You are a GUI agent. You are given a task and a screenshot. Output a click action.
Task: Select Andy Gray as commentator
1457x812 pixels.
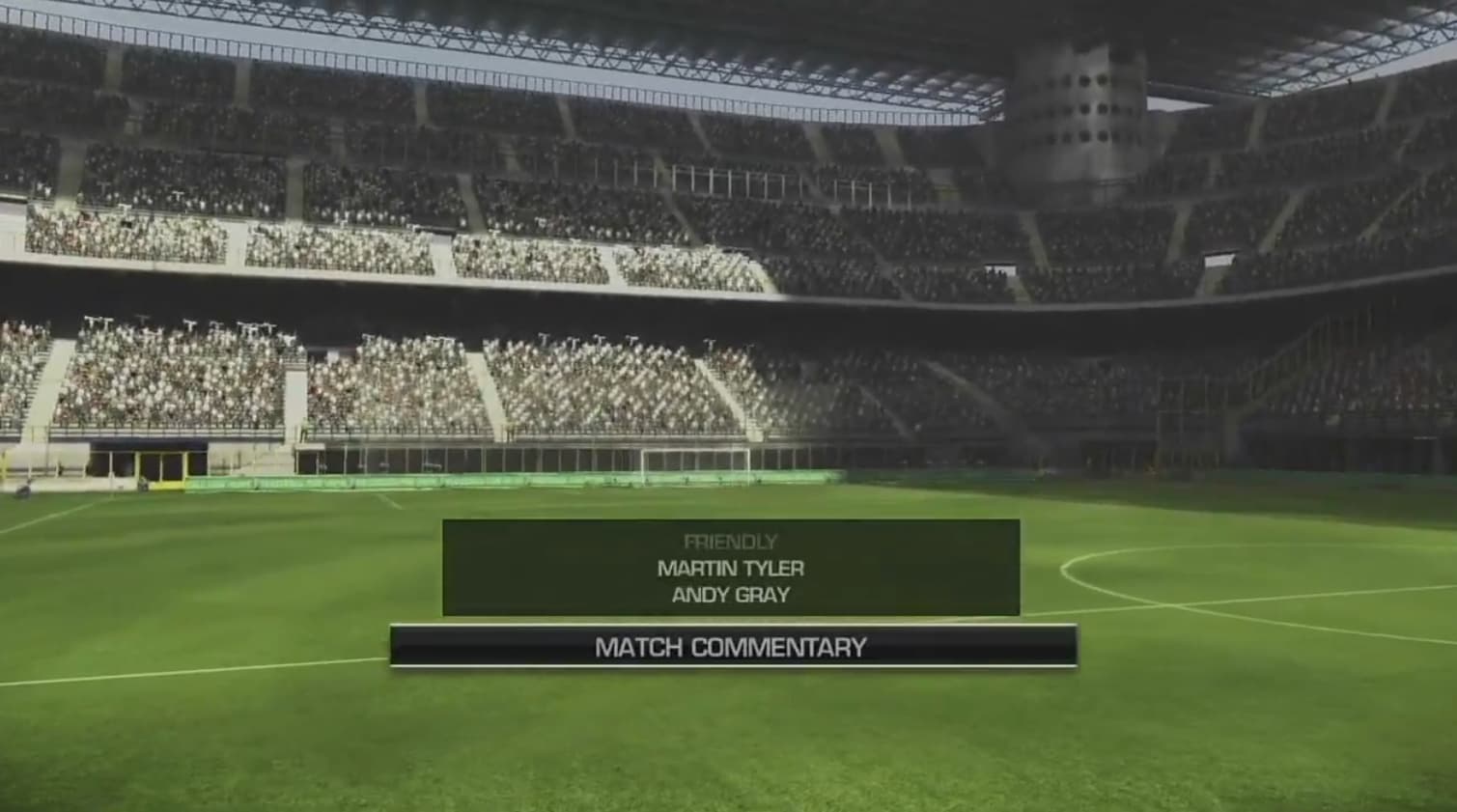pyautogui.click(x=730, y=595)
